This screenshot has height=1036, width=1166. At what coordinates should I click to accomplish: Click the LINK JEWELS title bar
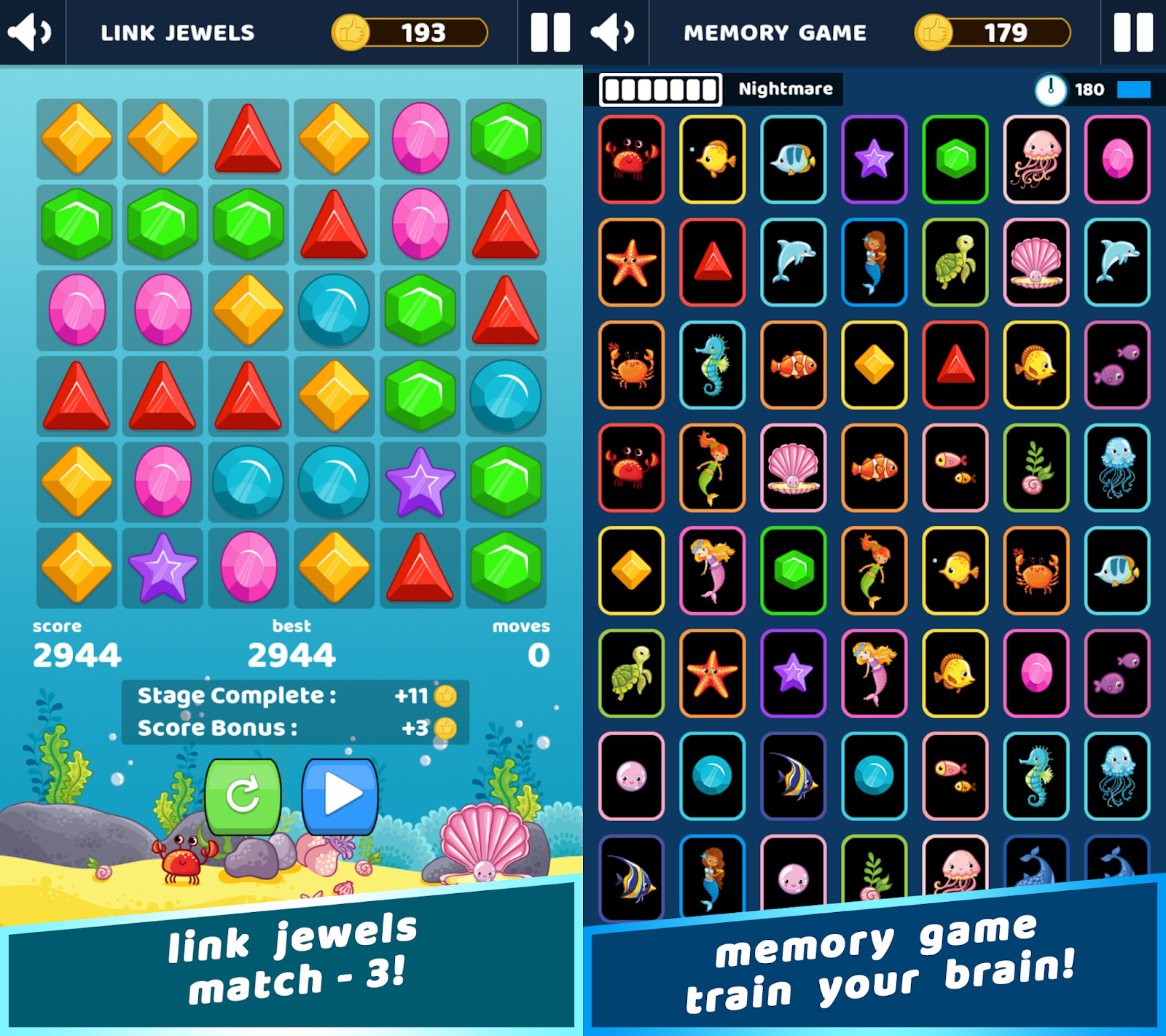[x=177, y=32]
